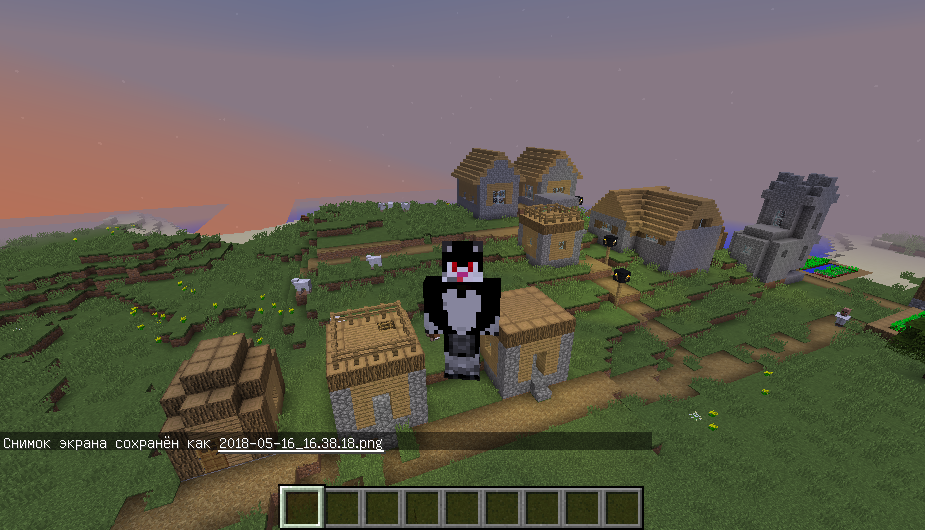Select the highlighted first hotbar slot
The image size is (925, 530).
pyautogui.click(x=302, y=507)
